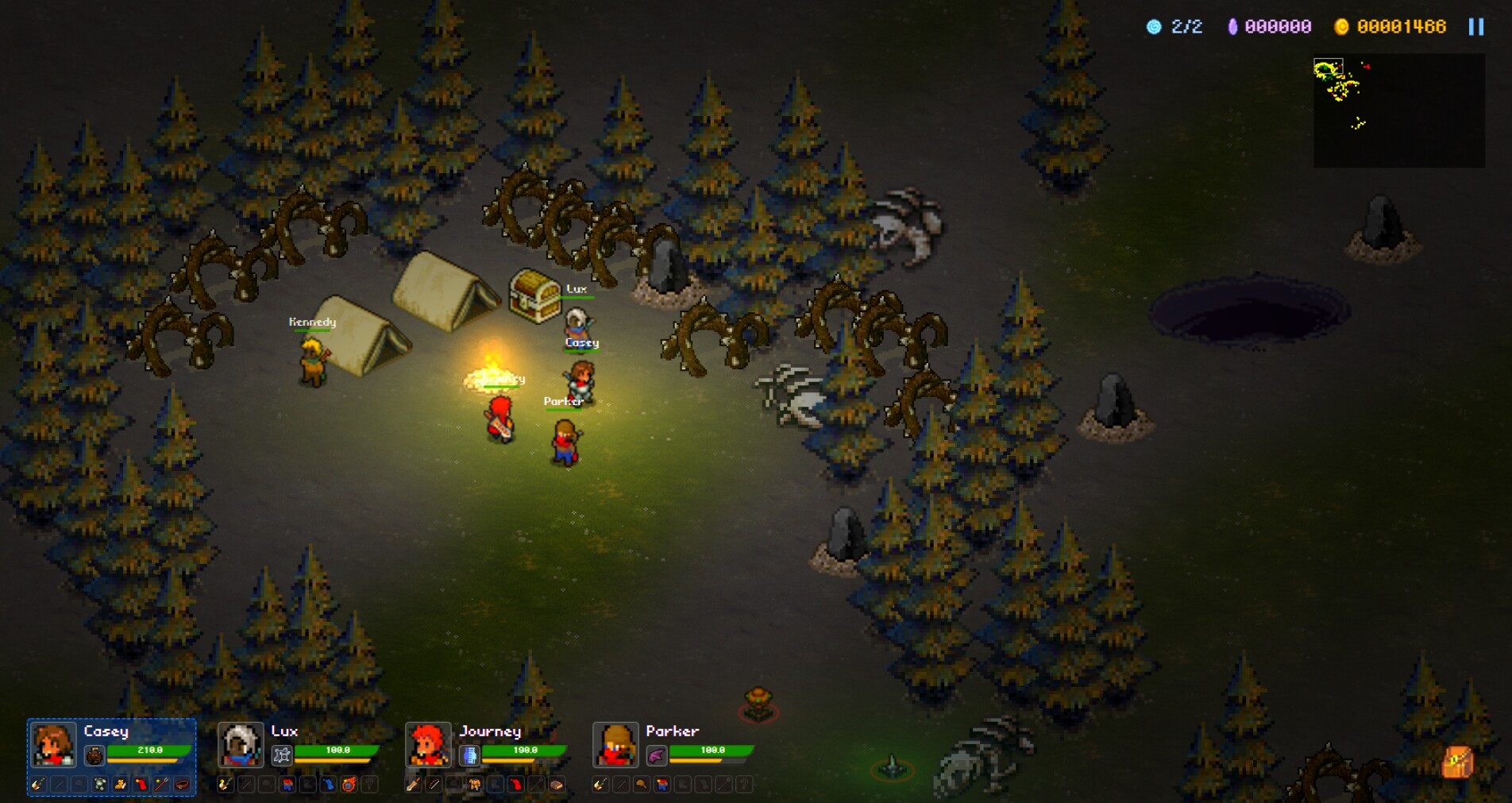Click Journey's potion item icon
The height and width of the screenshot is (803, 1512).
(469, 755)
